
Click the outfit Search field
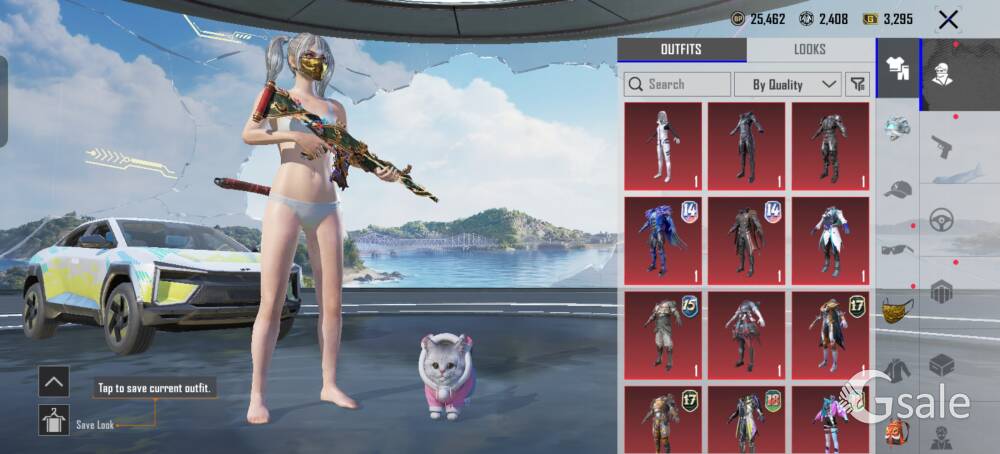[677, 84]
